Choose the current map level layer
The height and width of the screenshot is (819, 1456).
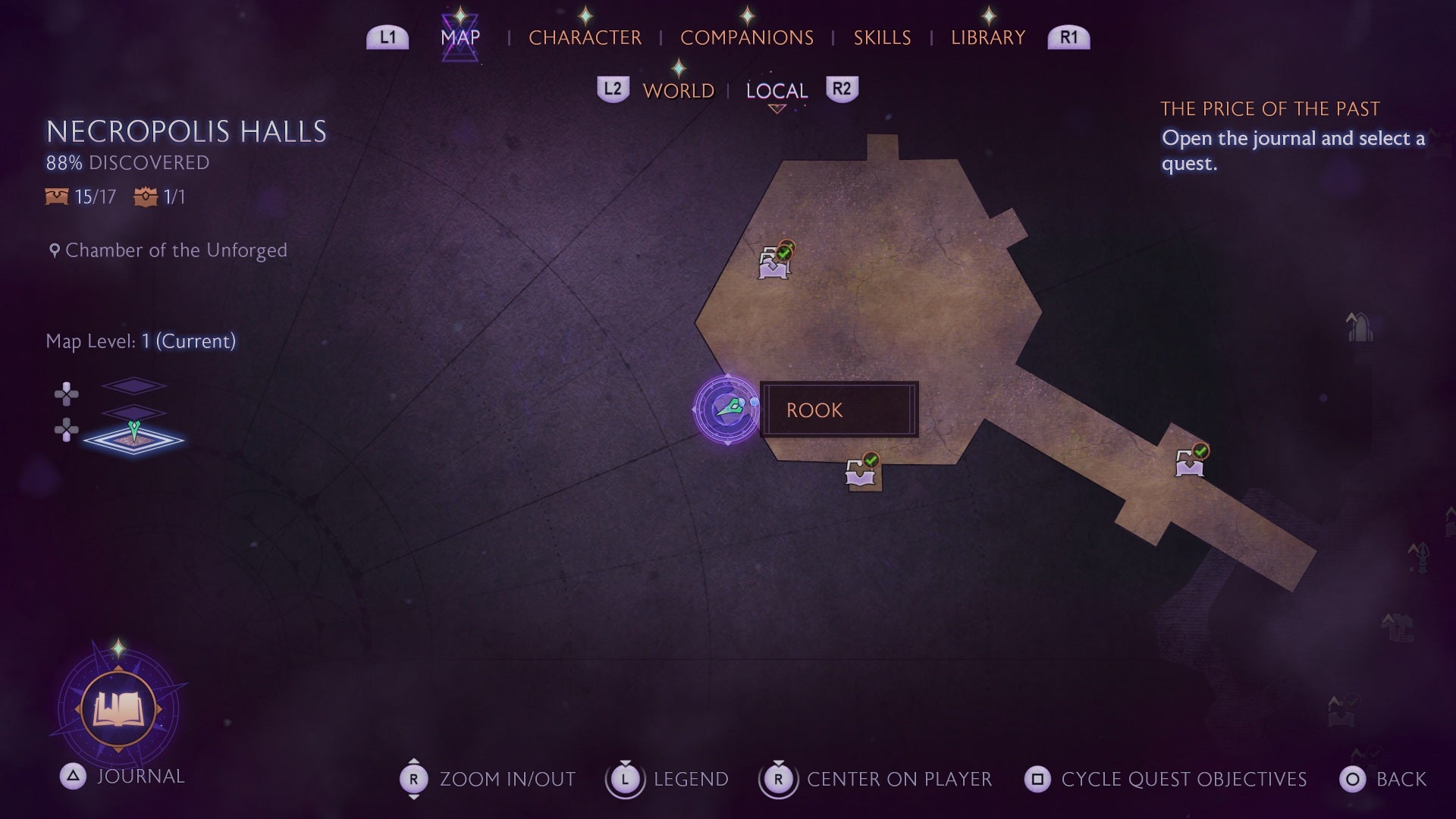tap(133, 439)
